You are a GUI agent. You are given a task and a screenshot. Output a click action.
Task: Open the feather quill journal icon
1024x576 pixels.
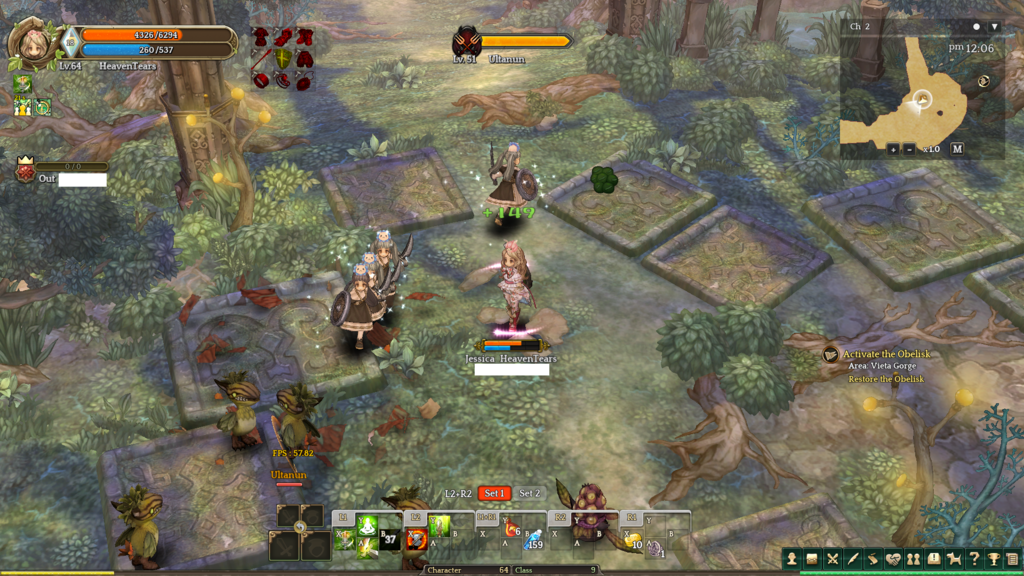pos(853,559)
